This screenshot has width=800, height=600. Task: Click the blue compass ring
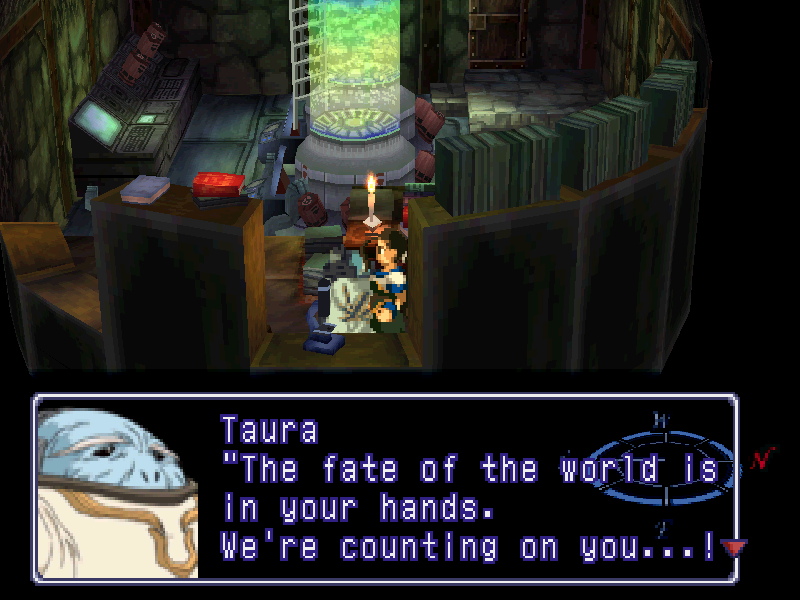click(661, 468)
